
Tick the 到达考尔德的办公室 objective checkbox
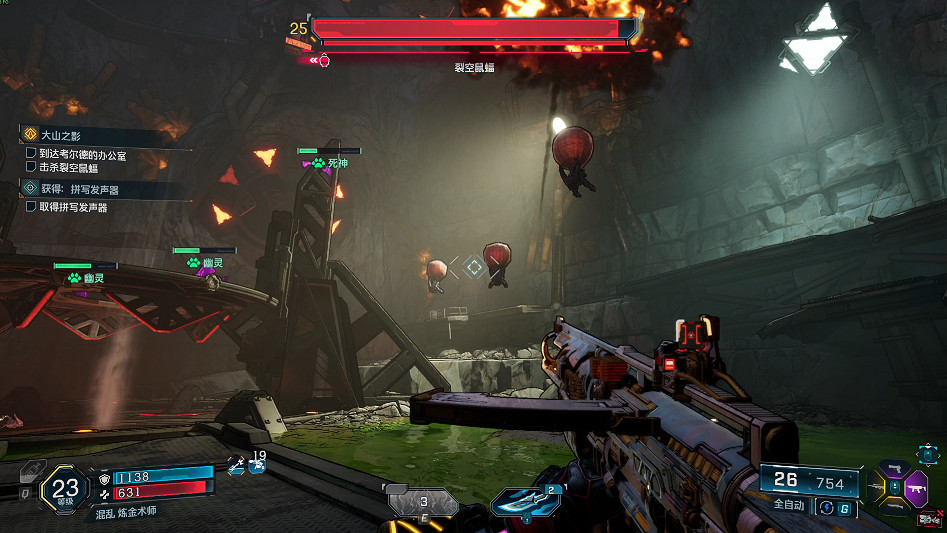pos(31,154)
